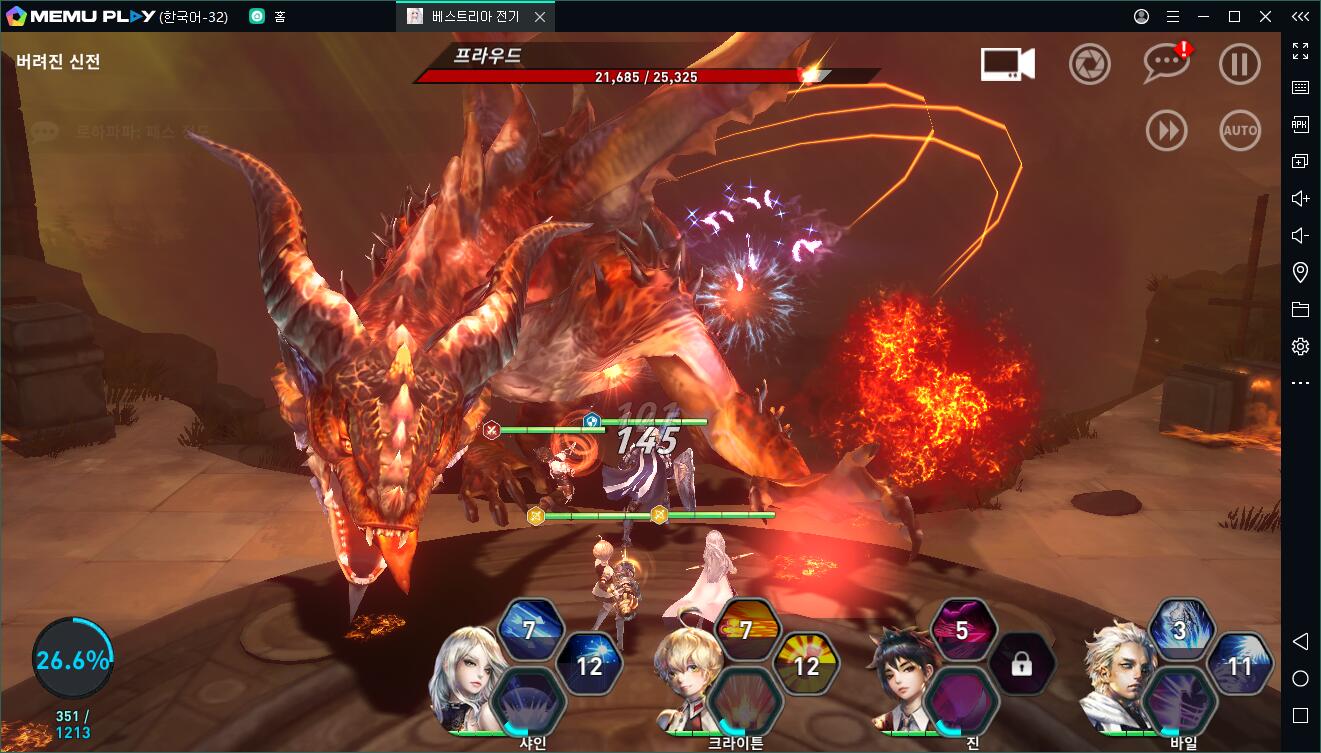Use 바일's skill showing cooldown 3
Viewport: 1321px width, 753px height.
pyautogui.click(x=1180, y=630)
